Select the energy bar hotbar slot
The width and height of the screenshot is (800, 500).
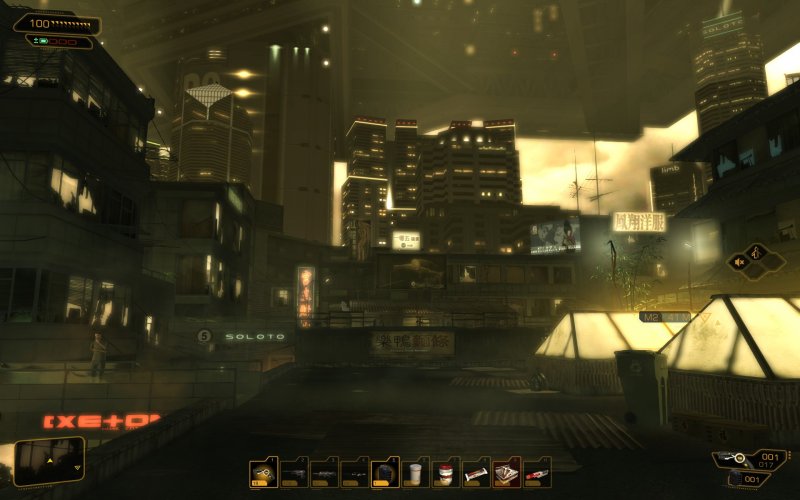click(x=475, y=472)
